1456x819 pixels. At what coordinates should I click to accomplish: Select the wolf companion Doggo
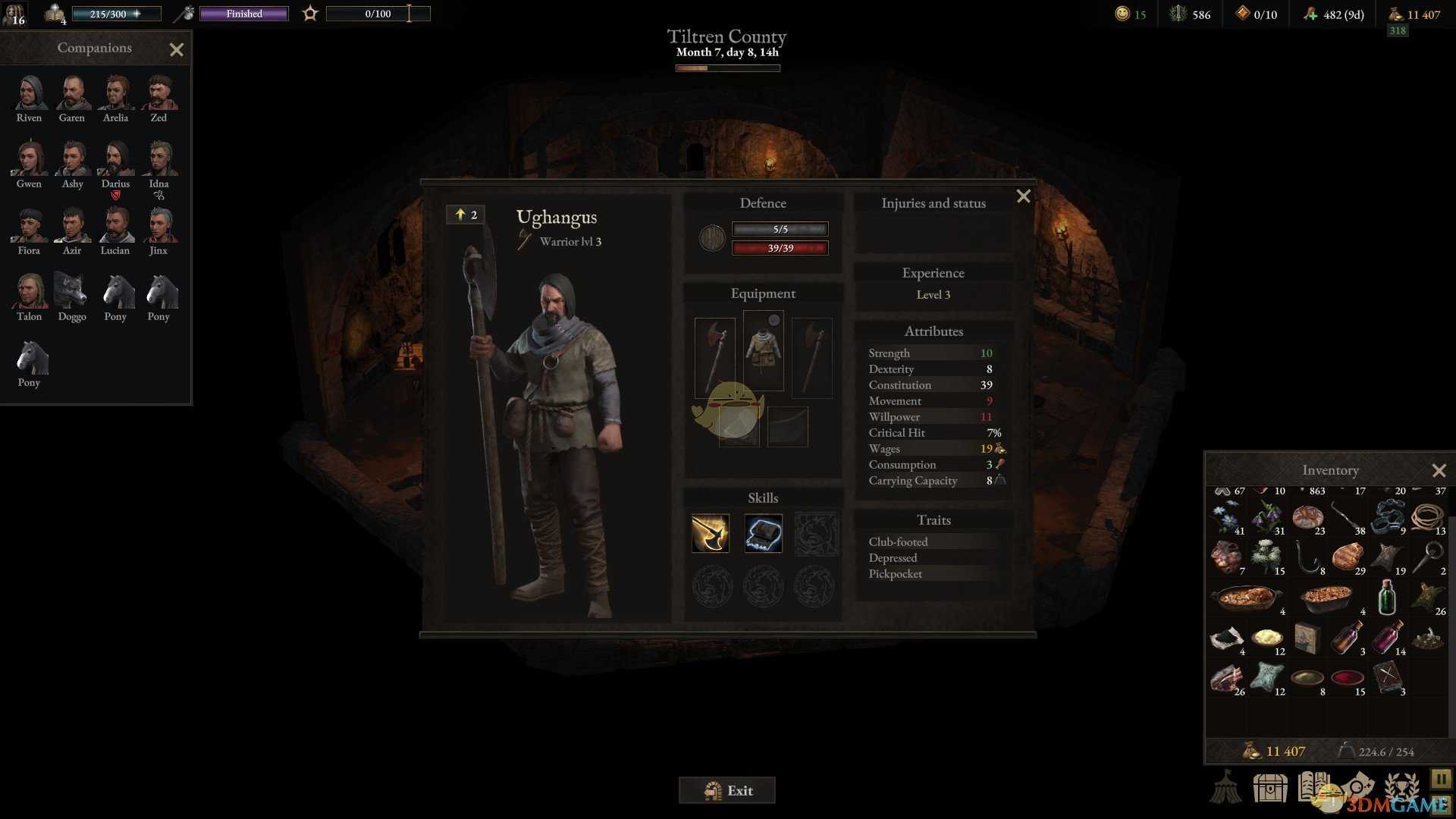[71, 293]
